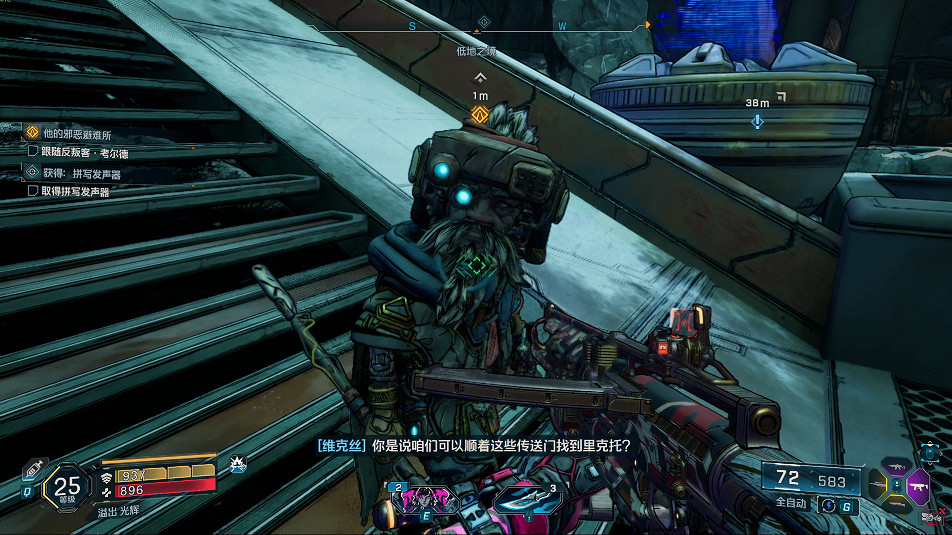The image size is (952, 535).
Task: Click the blue 38m objective marker
Action: (x=757, y=121)
